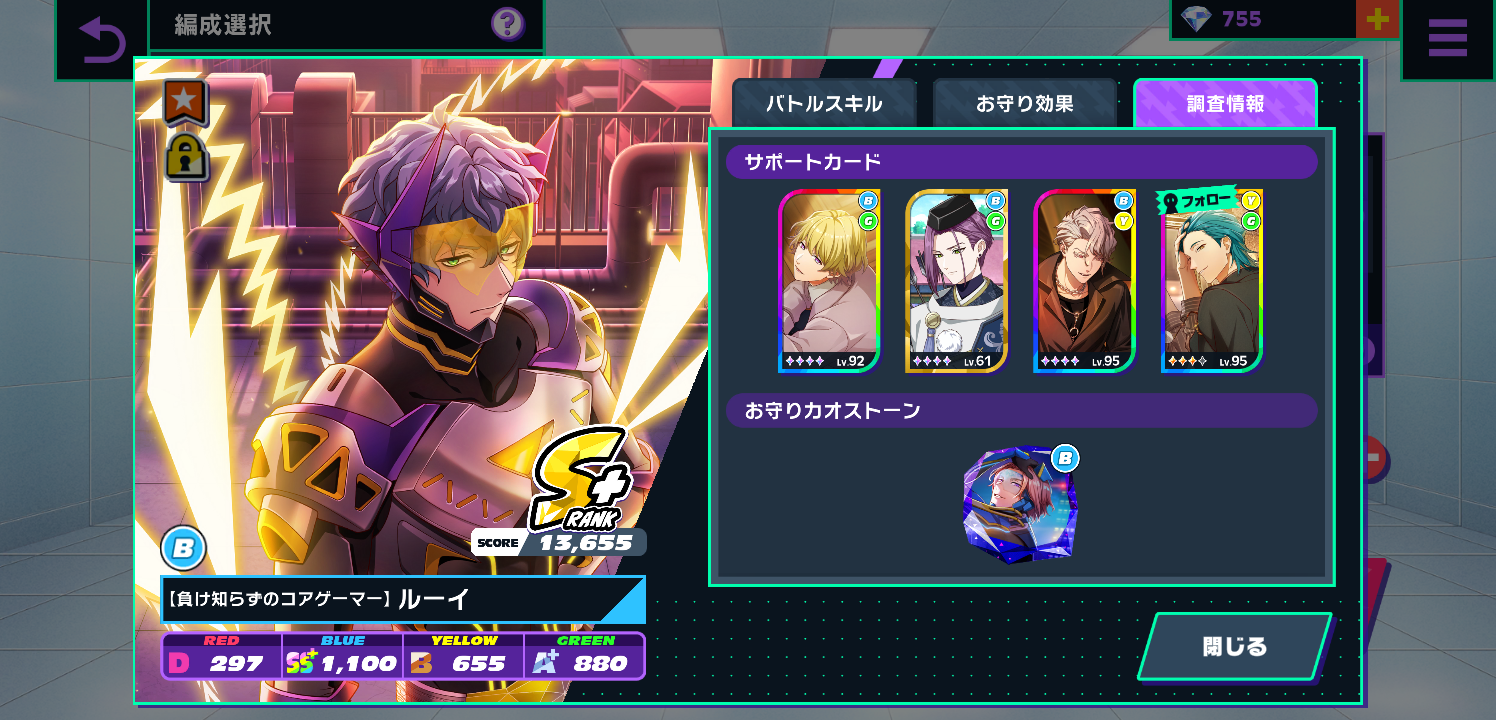
Task: Open the hamburger main menu
Action: point(1447,39)
